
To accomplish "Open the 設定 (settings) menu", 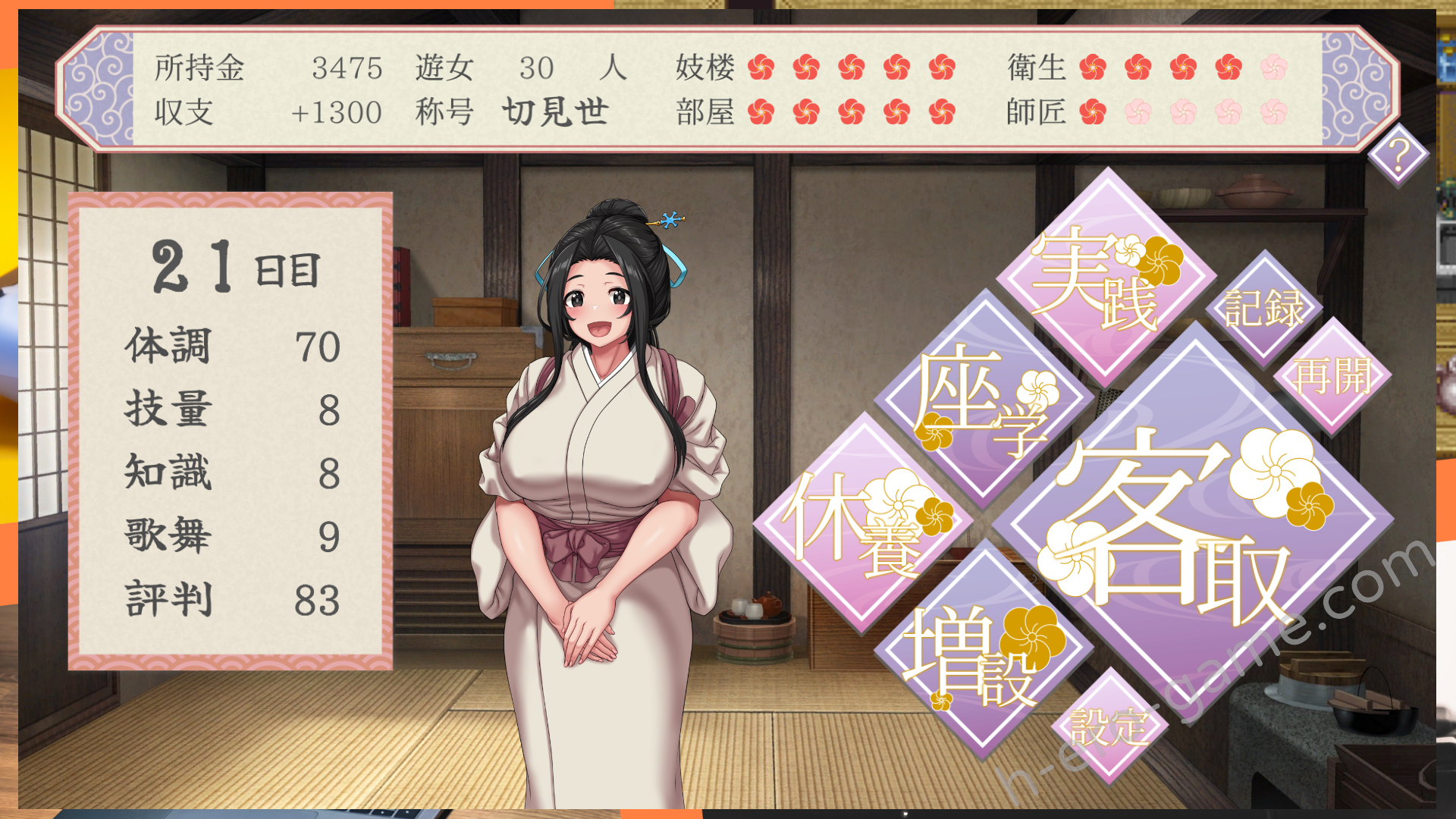I will point(1109,726).
